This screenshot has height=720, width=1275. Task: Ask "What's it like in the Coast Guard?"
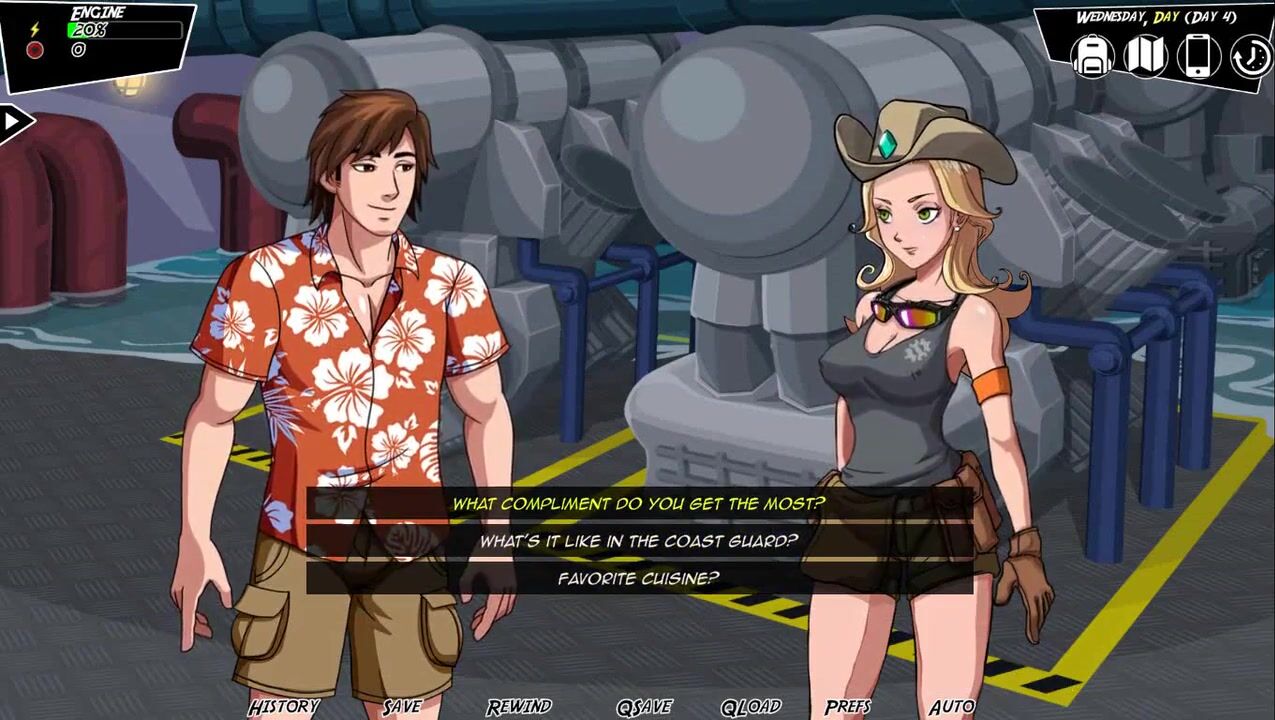[638, 541]
